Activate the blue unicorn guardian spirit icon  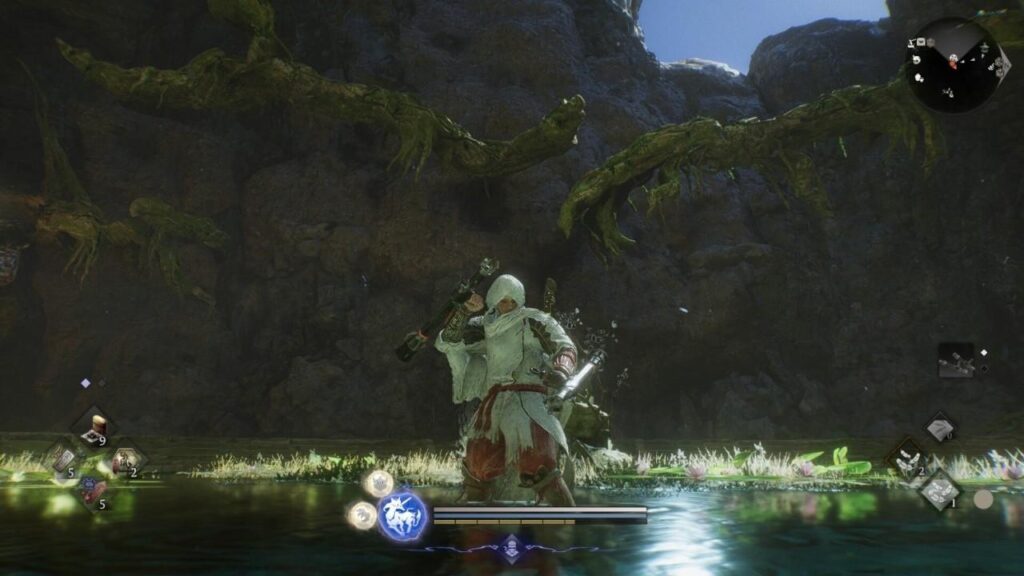(x=402, y=516)
